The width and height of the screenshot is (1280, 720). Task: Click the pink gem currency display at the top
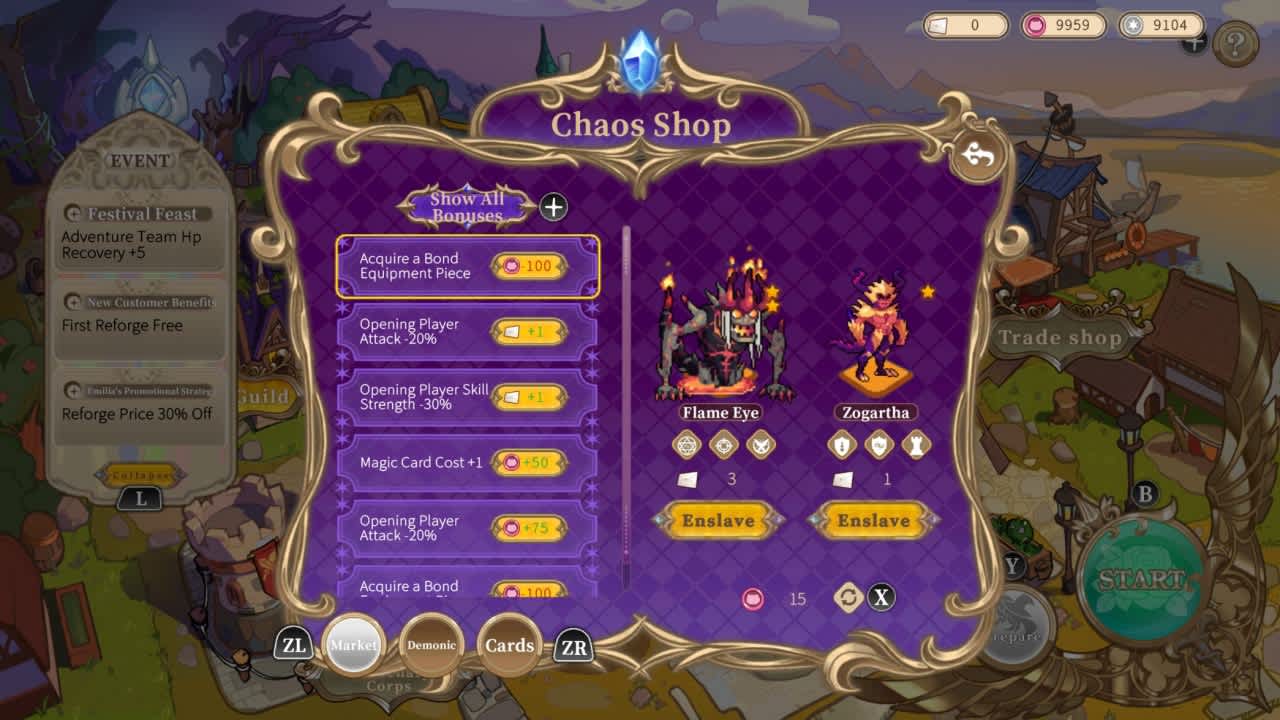[1062, 25]
